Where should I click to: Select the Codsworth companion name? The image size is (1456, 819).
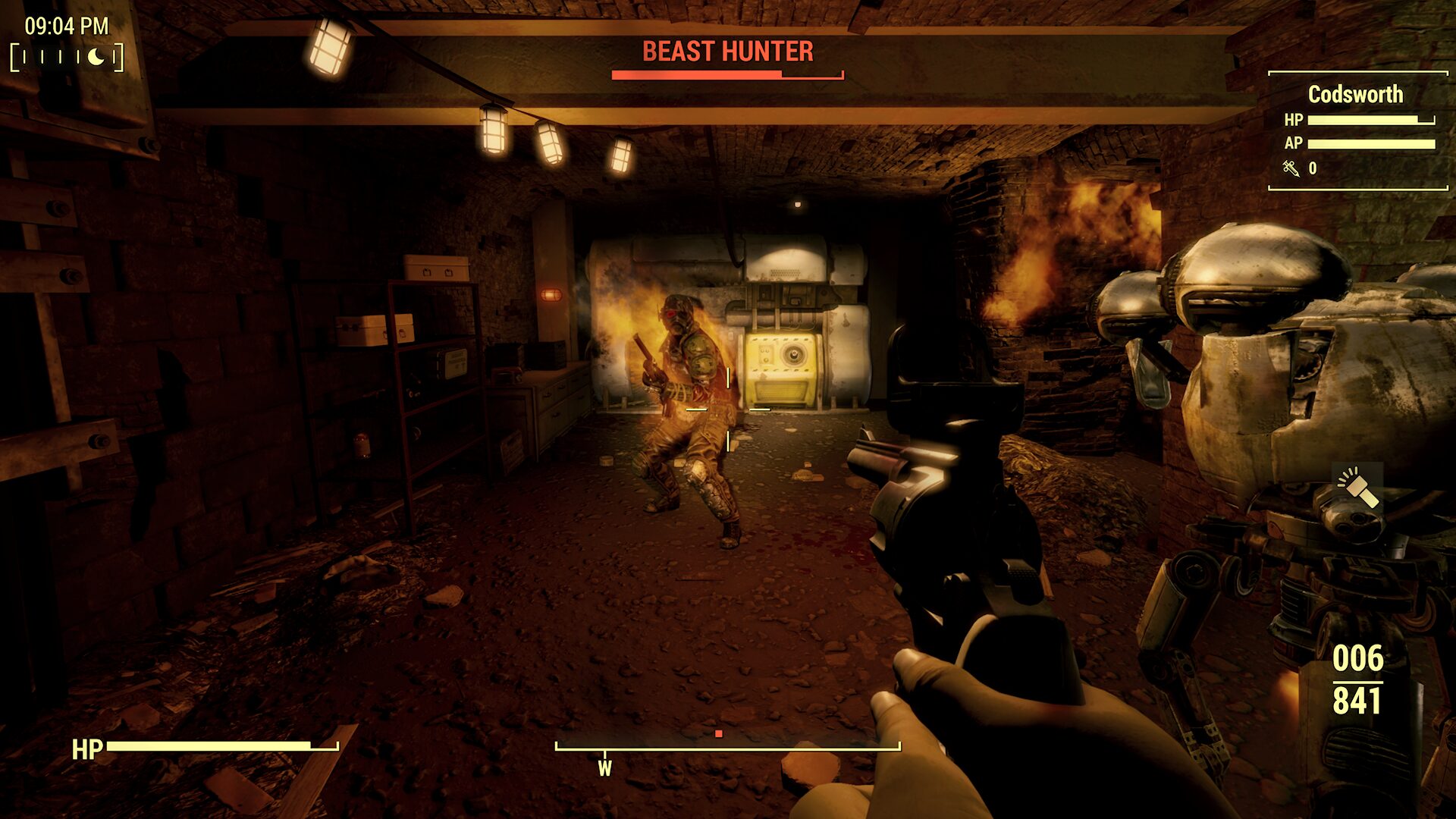1355,94
